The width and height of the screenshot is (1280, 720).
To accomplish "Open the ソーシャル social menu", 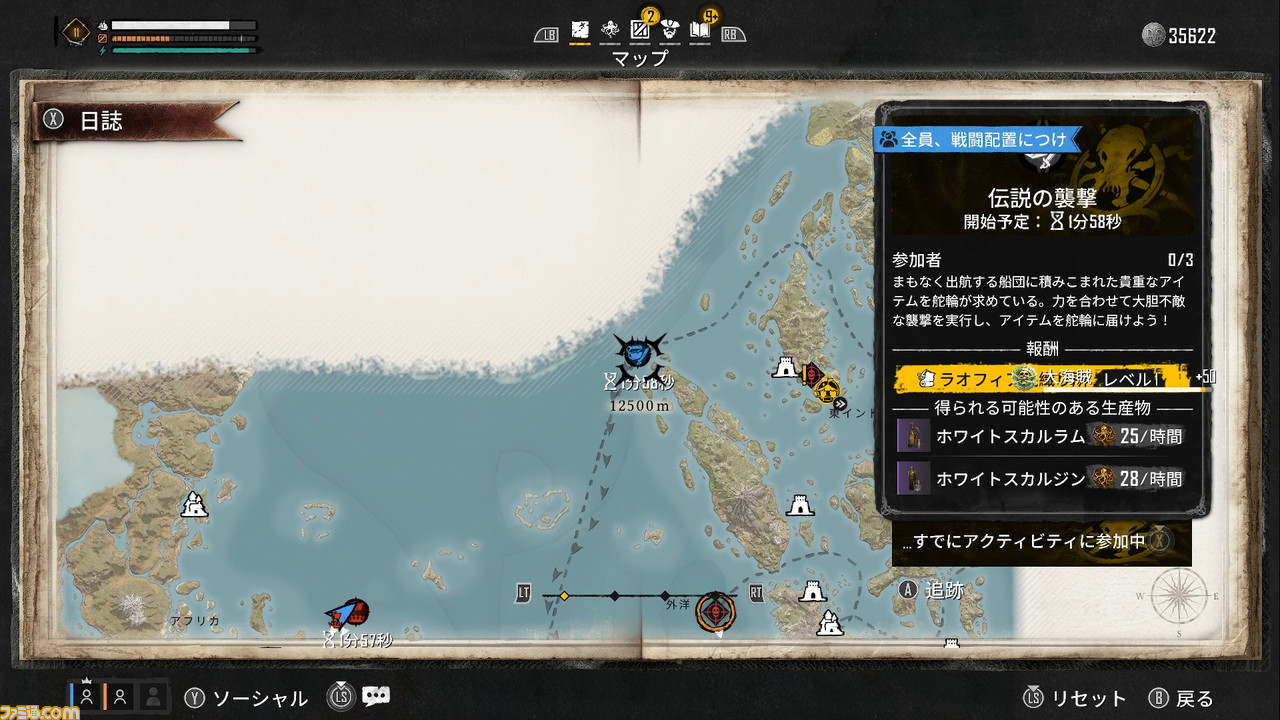I will click(x=246, y=698).
